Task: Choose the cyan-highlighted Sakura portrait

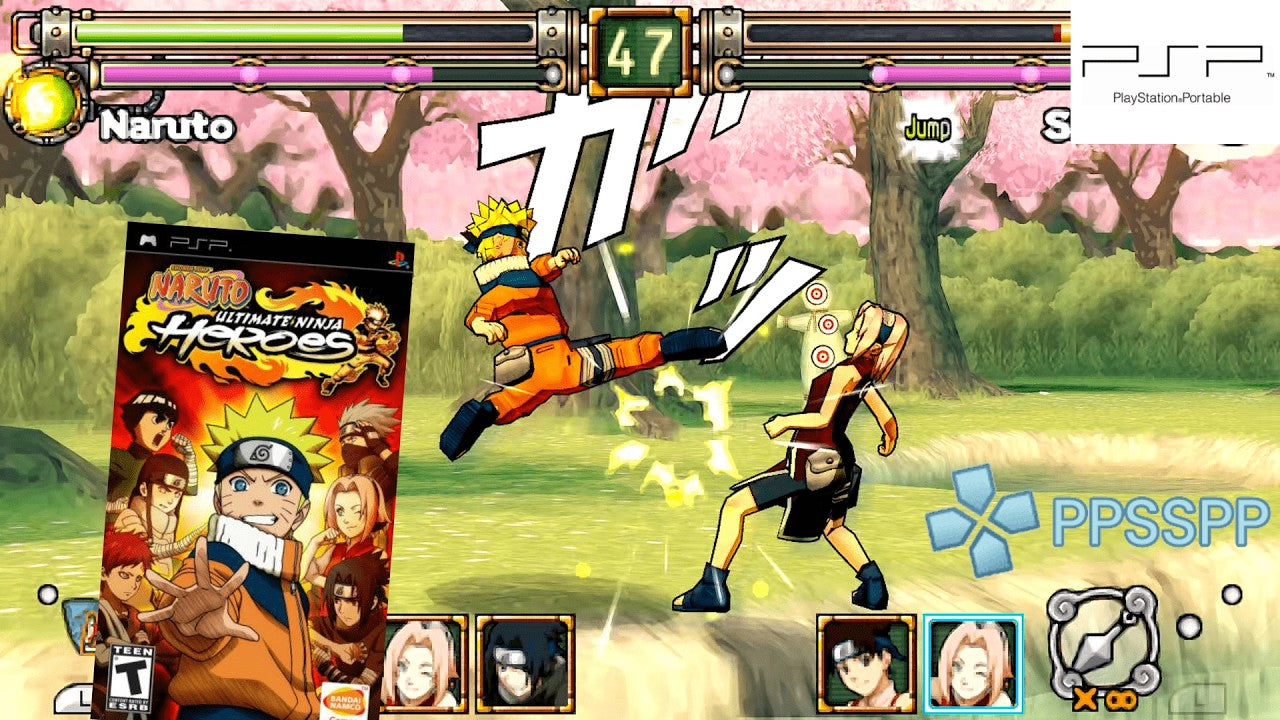Action: coord(972,663)
